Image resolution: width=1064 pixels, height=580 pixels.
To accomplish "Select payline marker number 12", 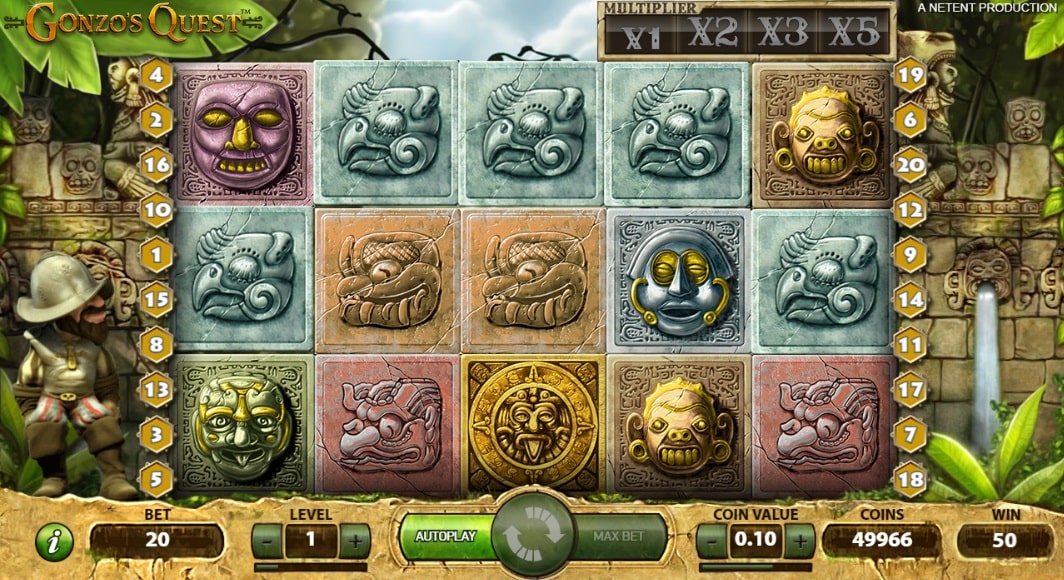I will (909, 209).
